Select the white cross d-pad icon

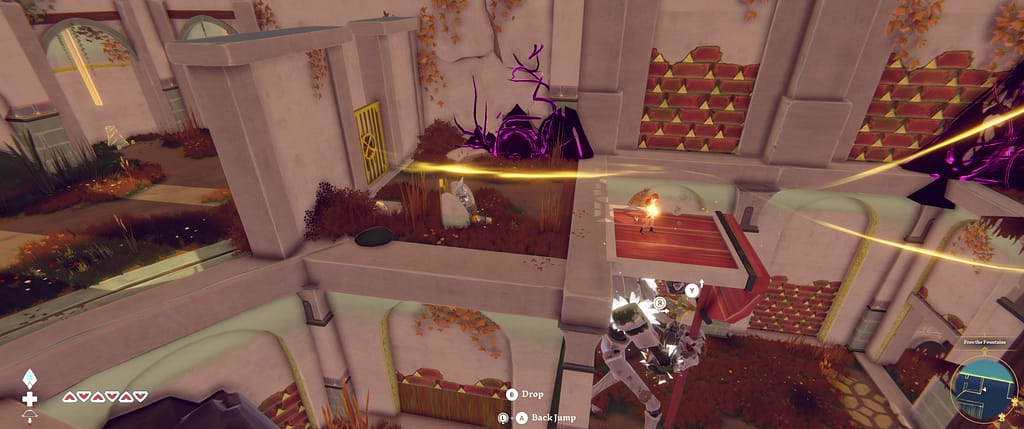coord(29,398)
